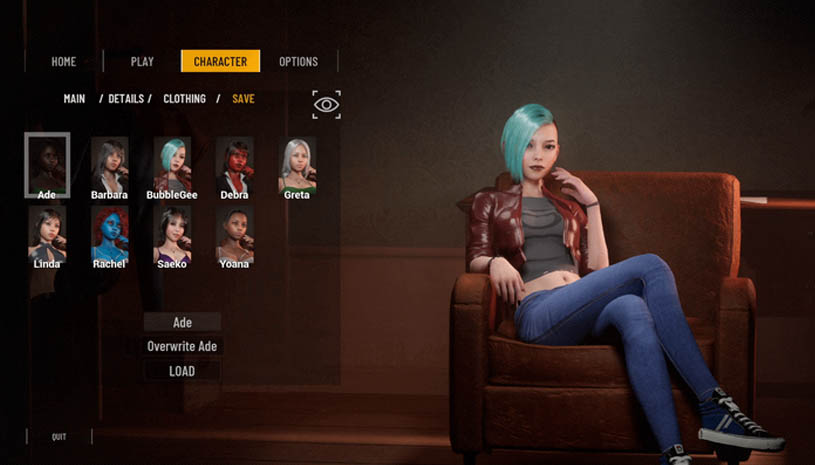Load the selected character with LOAD
The width and height of the screenshot is (815, 465).
click(x=182, y=371)
